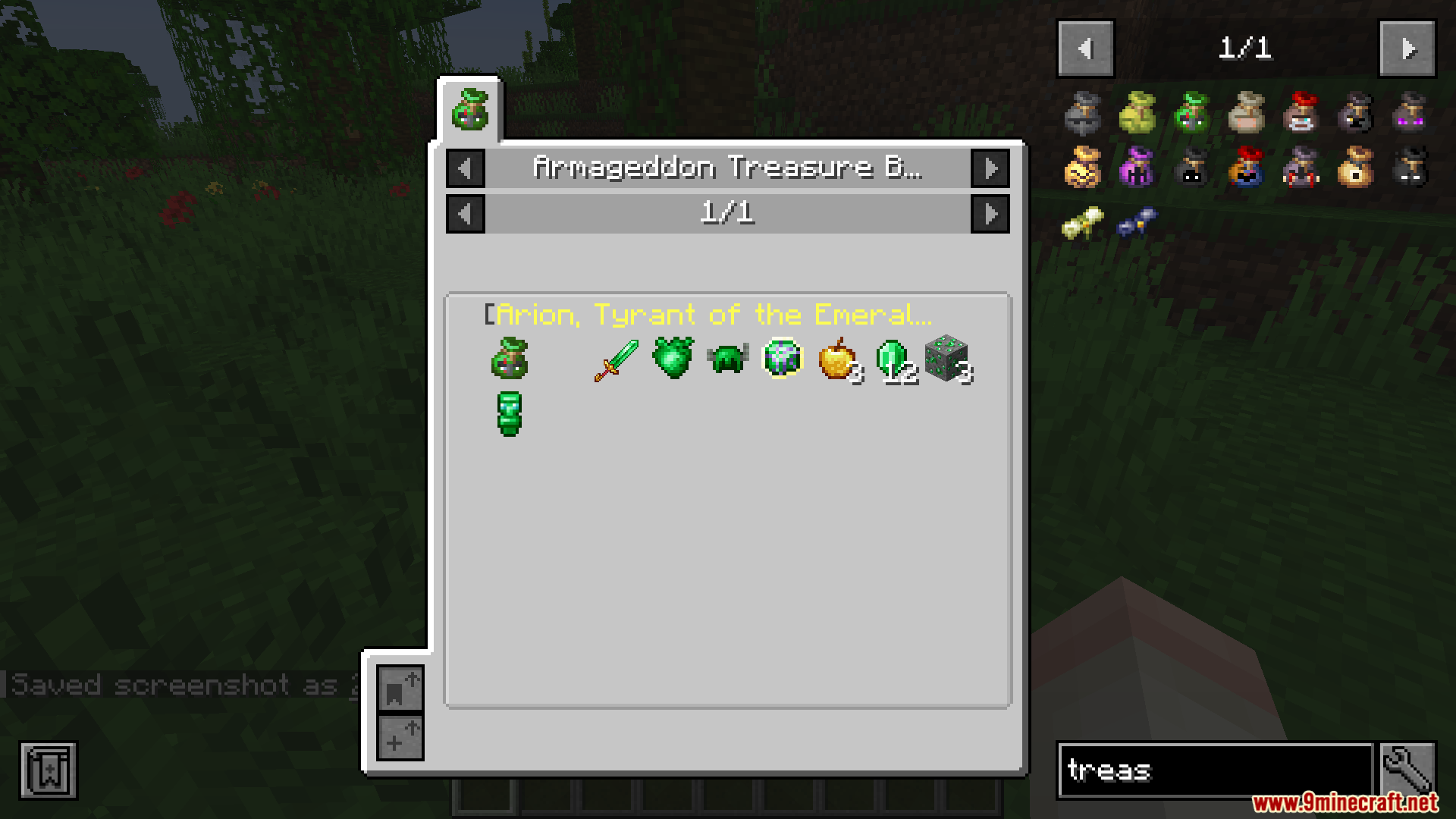
Task: Select the dark blue scroll item
Action: tap(1137, 221)
